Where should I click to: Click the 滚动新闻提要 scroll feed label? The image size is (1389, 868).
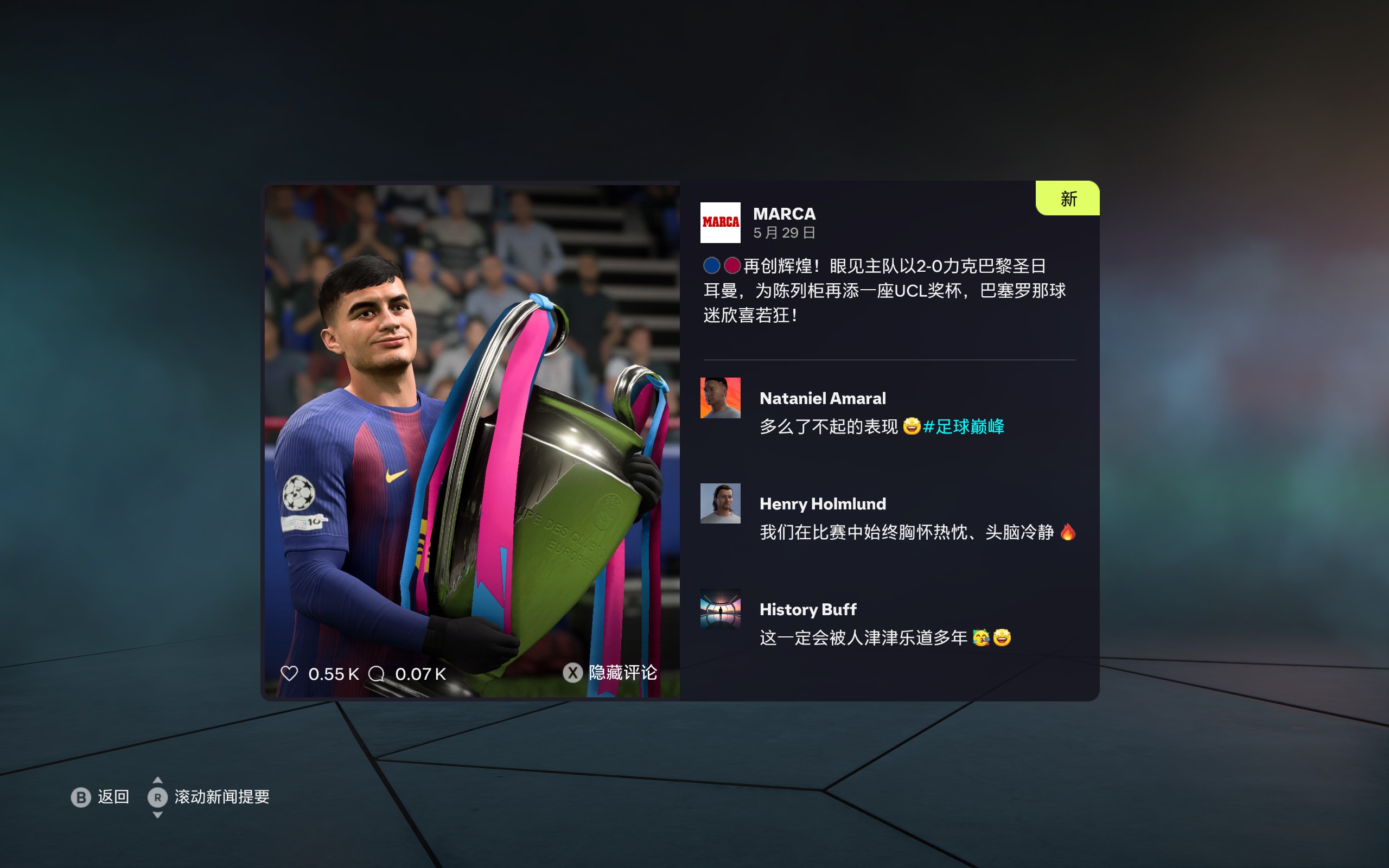tap(221, 797)
